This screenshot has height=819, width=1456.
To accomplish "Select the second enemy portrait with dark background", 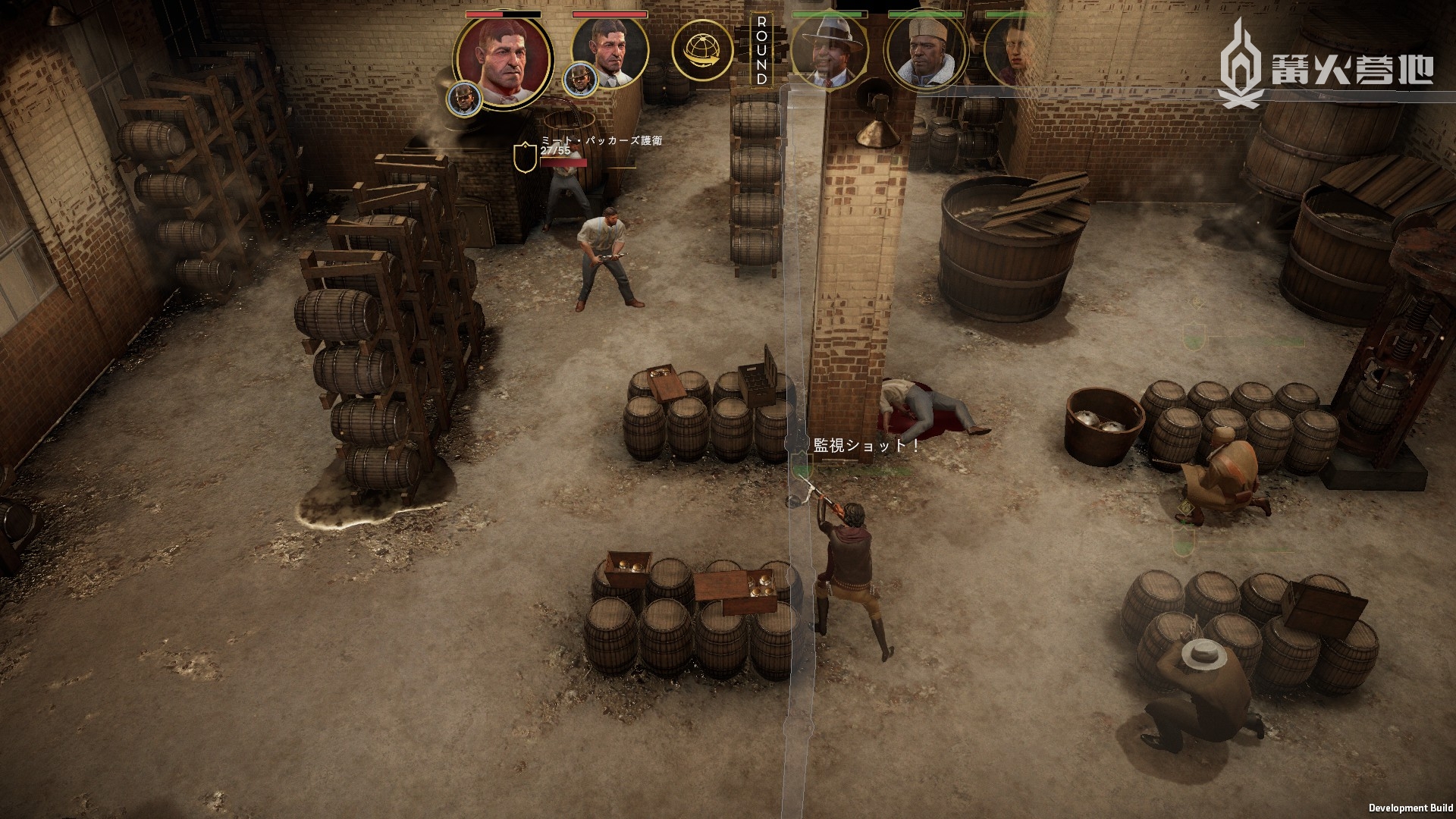I will coord(609,52).
